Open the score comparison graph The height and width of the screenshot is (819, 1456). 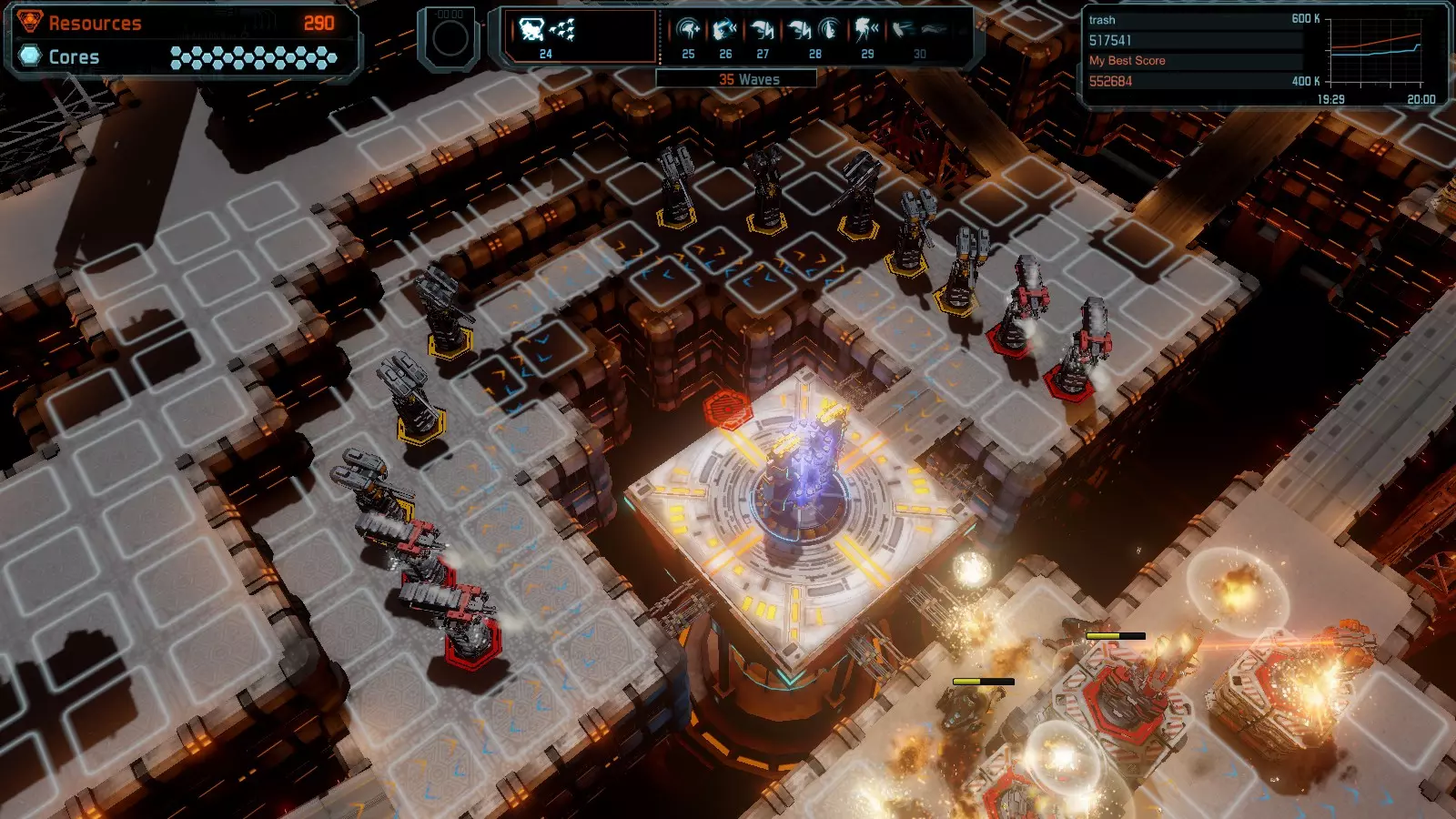click(1374, 53)
